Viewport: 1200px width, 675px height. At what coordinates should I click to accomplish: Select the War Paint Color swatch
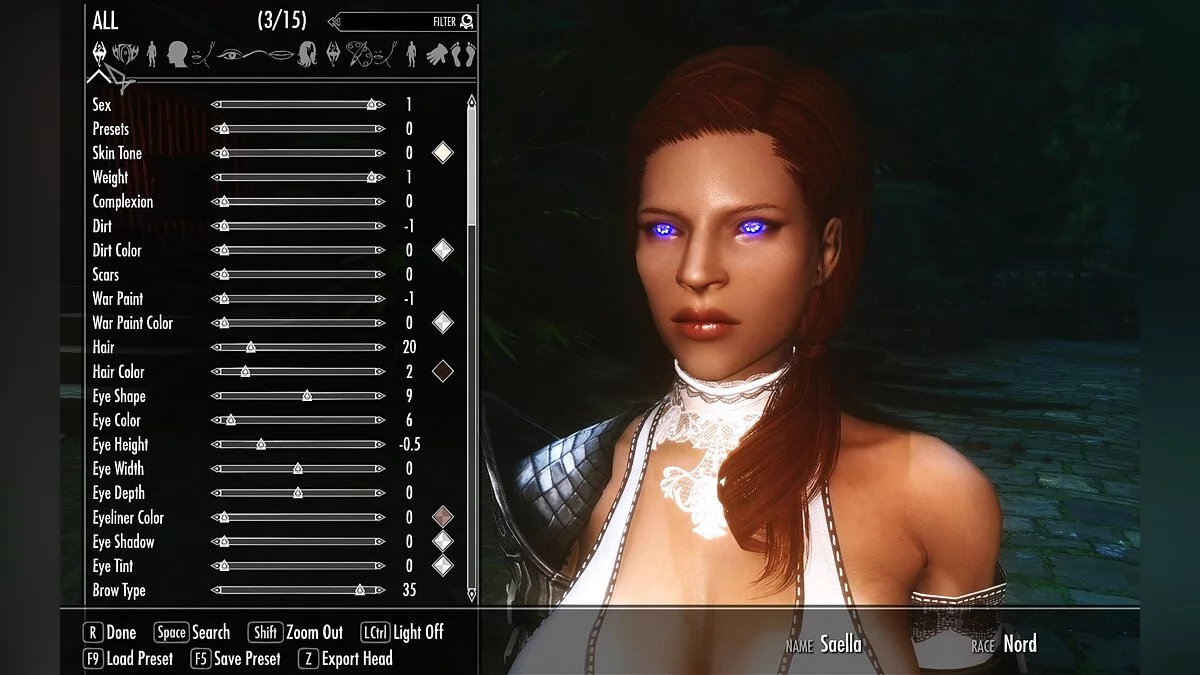(x=442, y=323)
